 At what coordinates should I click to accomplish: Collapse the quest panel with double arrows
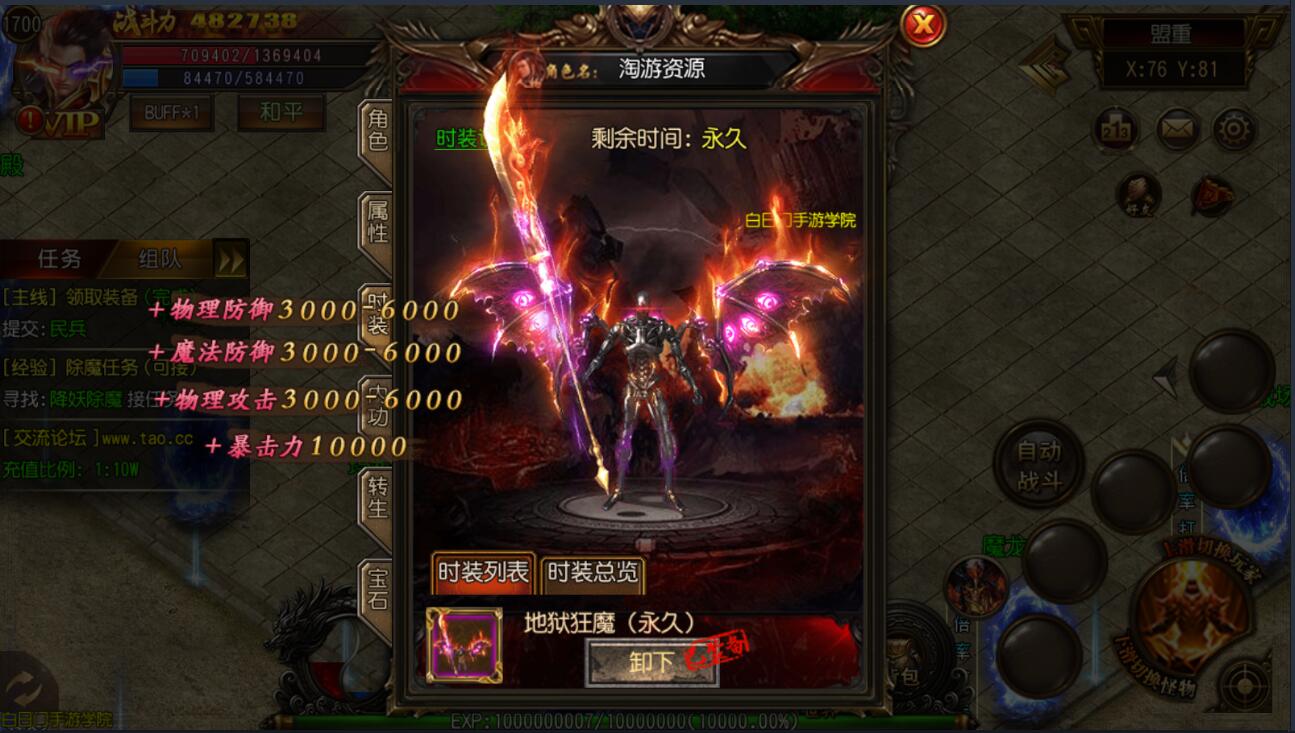231,261
